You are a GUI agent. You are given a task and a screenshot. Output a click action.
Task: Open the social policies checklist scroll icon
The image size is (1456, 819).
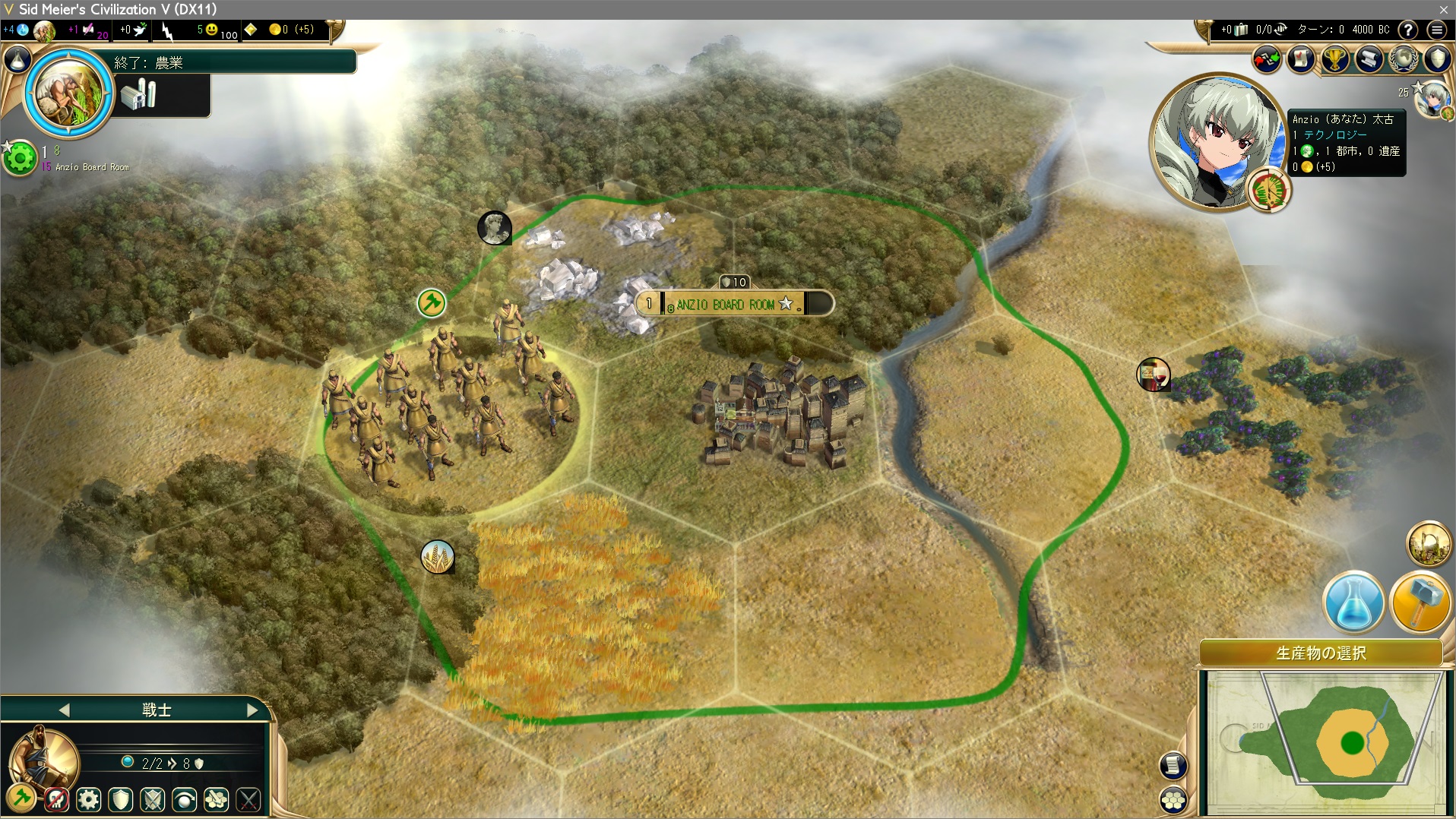1301,59
